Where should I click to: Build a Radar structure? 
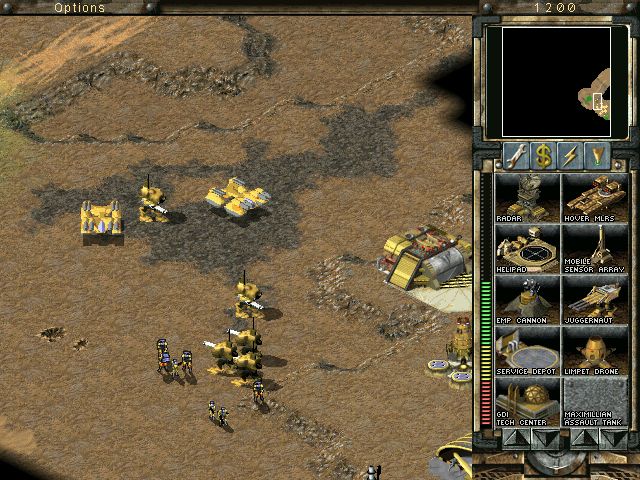[x=527, y=197]
